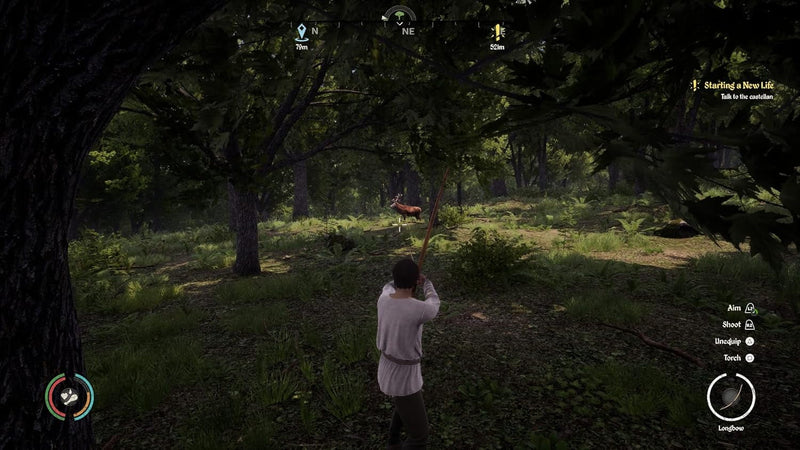Click the blue waypoint marker on the compass

(x=301, y=32)
